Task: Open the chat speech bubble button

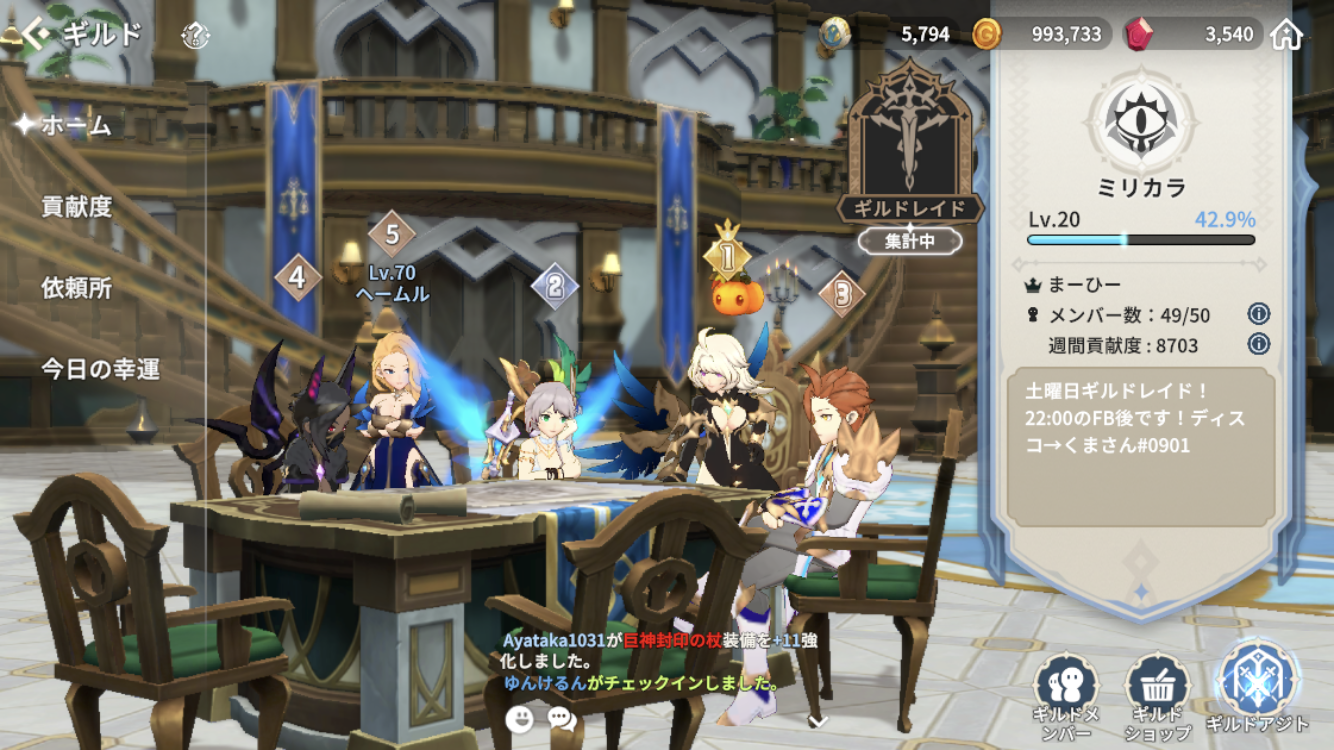Action: click(562, 717)
